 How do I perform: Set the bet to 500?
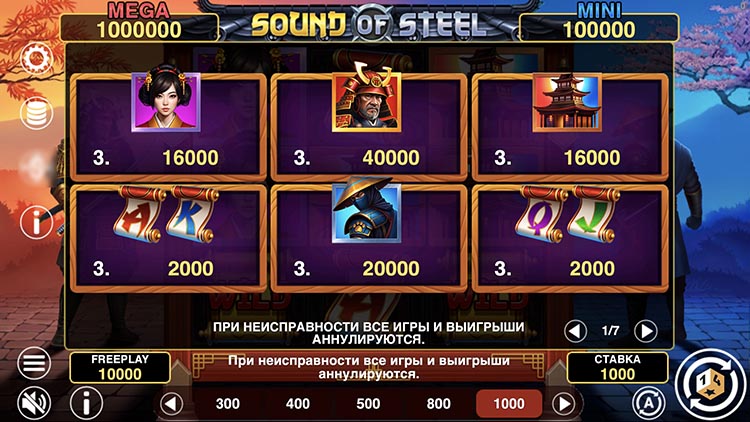[368, 404]
